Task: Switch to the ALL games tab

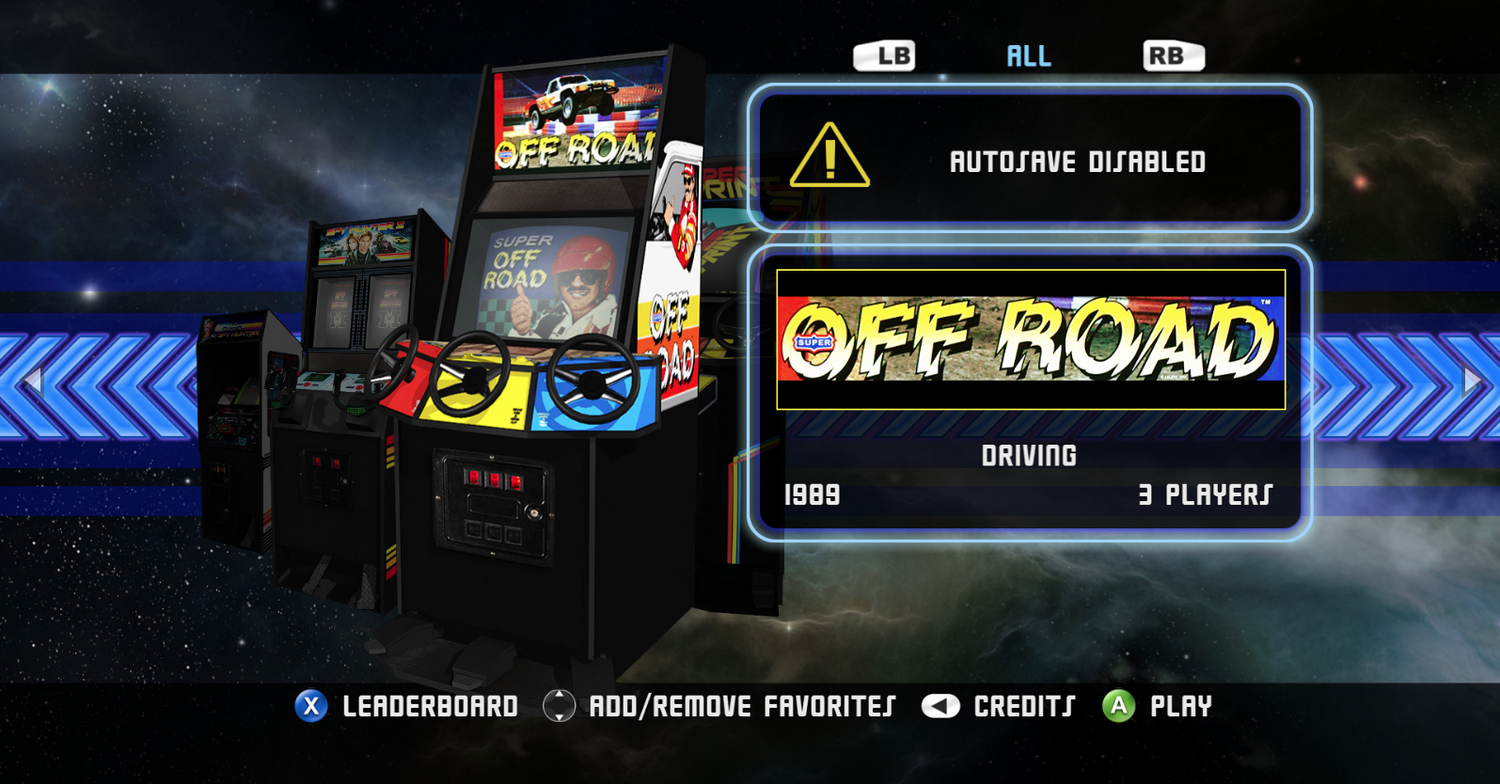Action: point(1030,55)
